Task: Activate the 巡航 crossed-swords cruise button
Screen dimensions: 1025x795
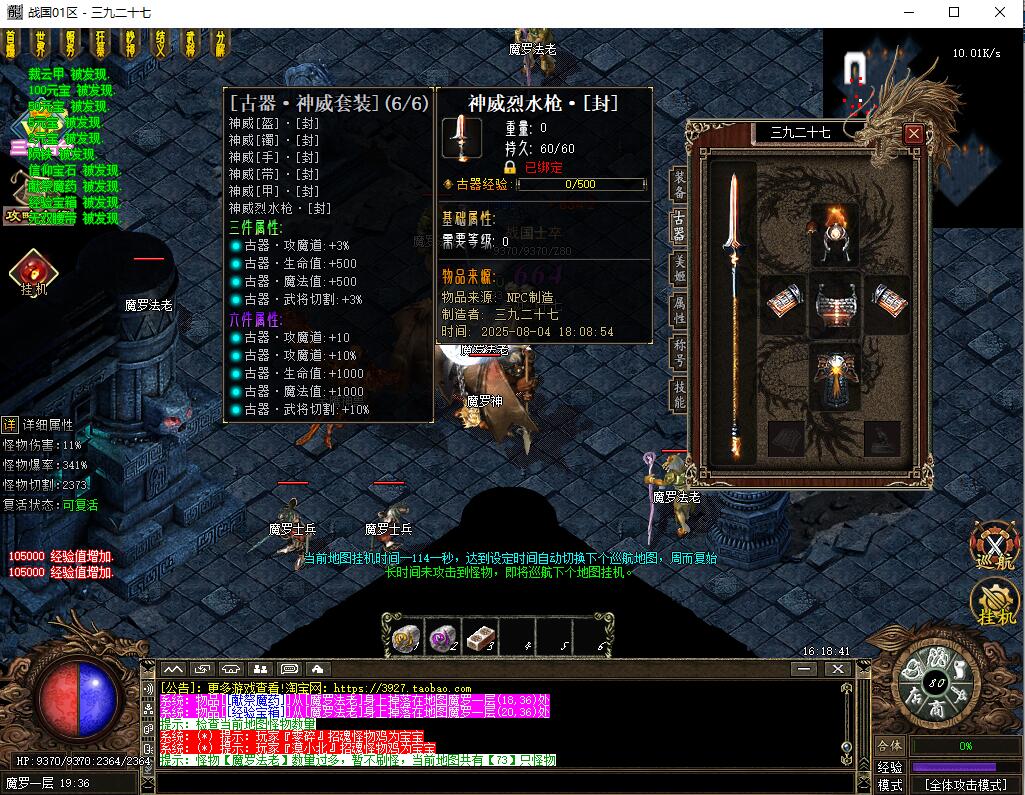Action: click(x=994, y=548)
